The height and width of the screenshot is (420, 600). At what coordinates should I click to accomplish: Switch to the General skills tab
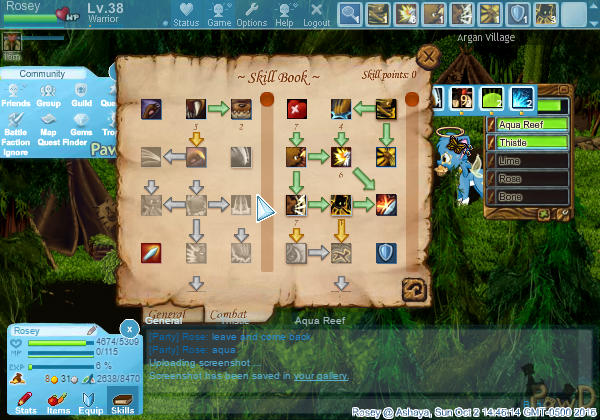[x=165, y=314]
